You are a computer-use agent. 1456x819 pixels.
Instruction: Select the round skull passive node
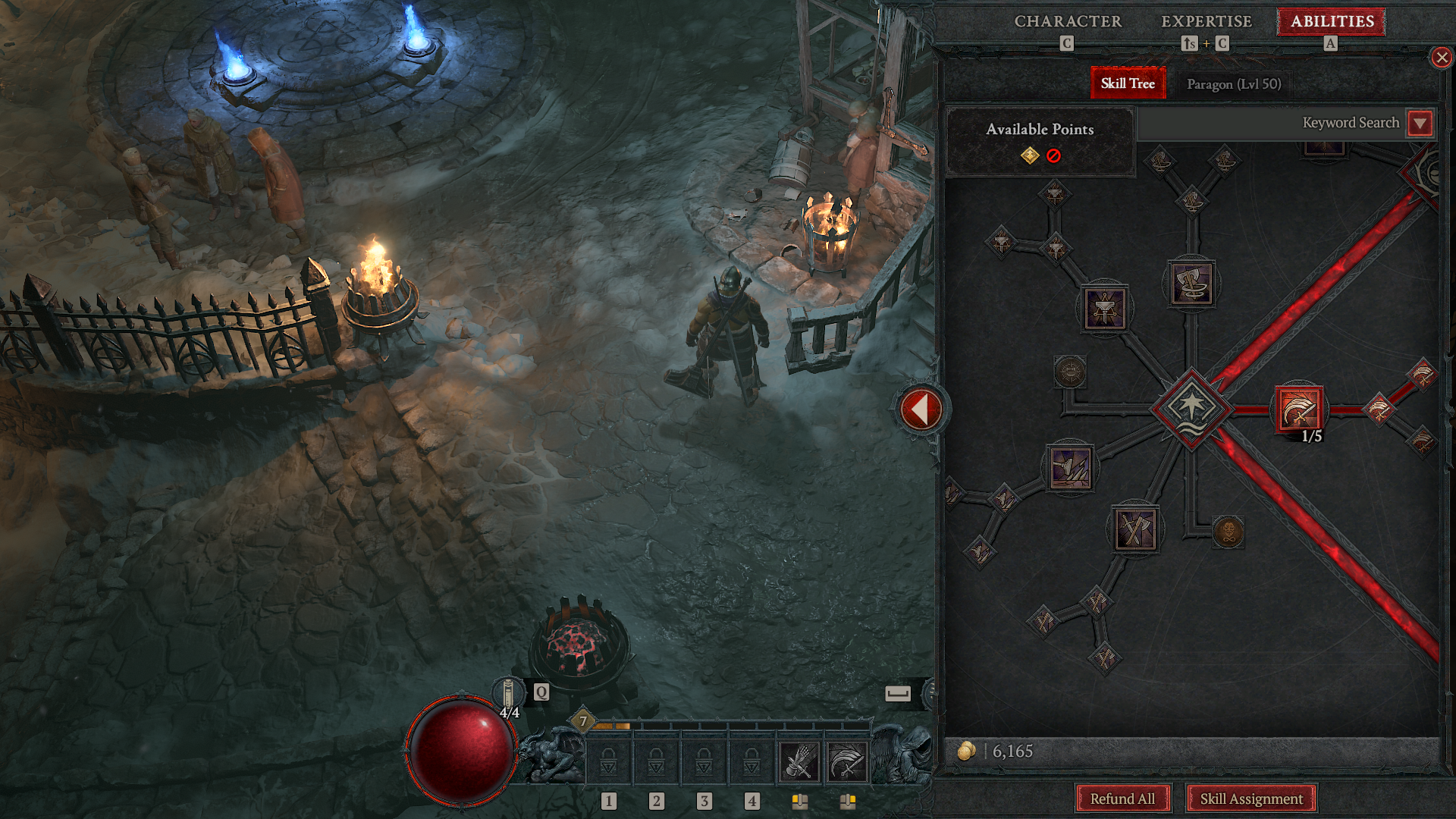[x=1228, y=532]
